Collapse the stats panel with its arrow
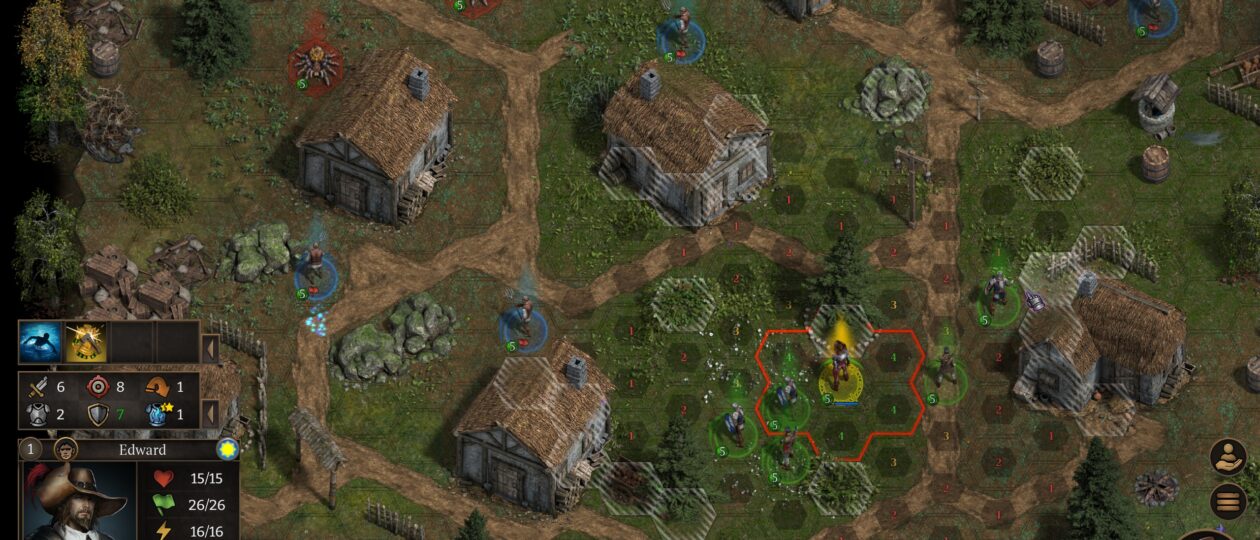 pyautogui.click(x=210, y=411)
